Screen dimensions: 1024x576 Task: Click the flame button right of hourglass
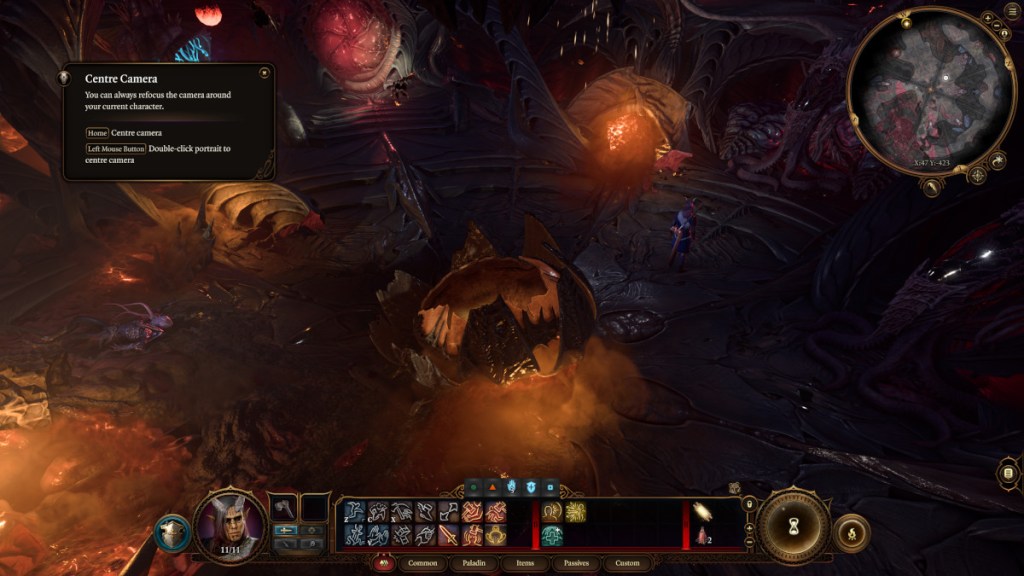click(x=851, y=533)
